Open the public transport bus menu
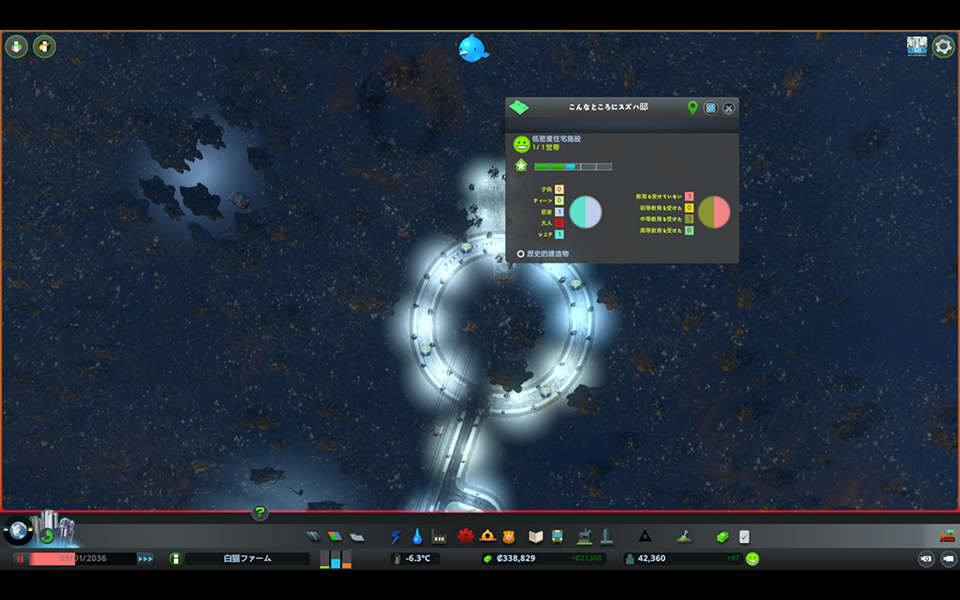Image resolution: width=960 pixels, height=600 pixels. pos(556,537)
